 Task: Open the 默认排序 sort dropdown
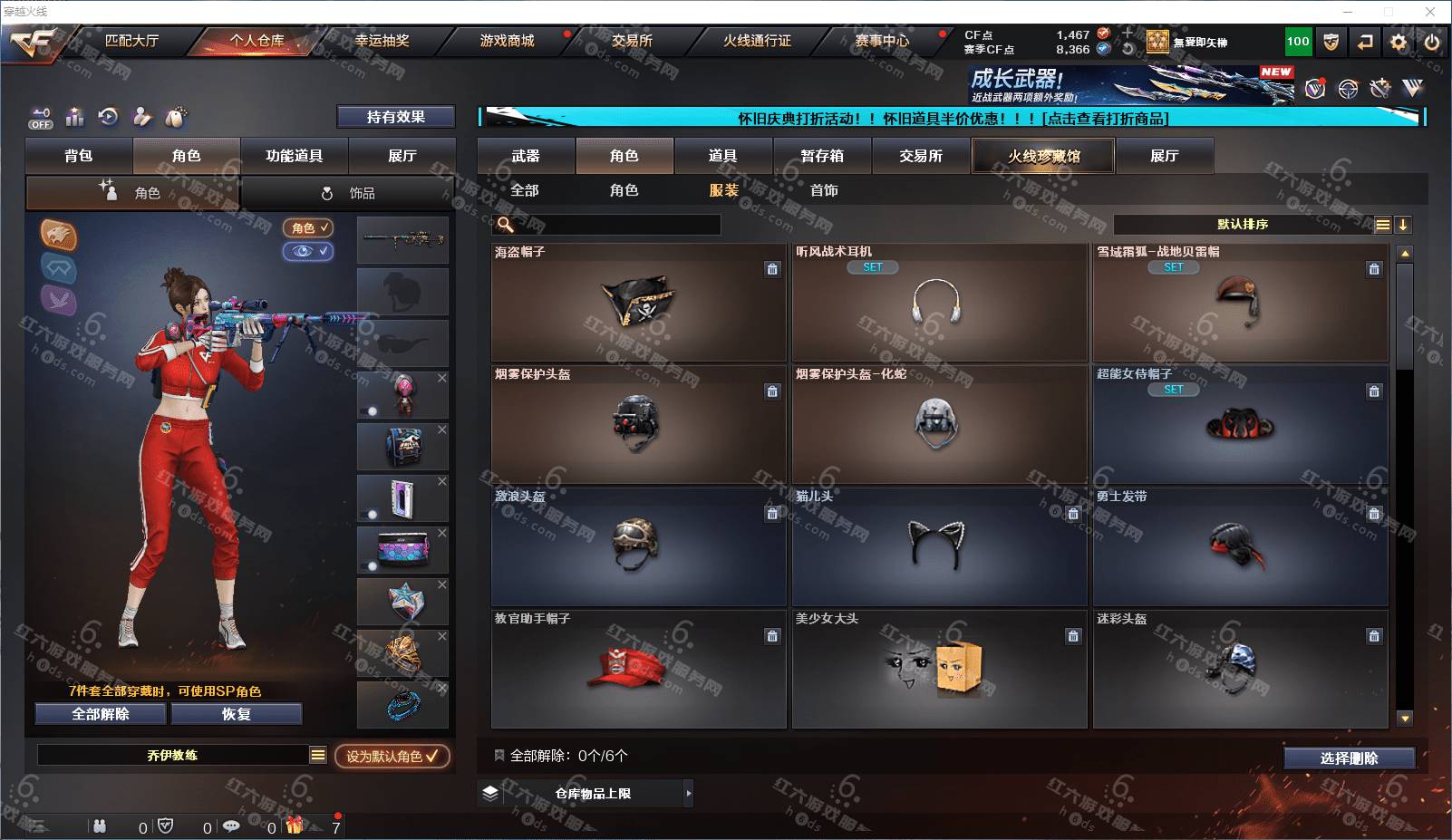point(1243,225)
